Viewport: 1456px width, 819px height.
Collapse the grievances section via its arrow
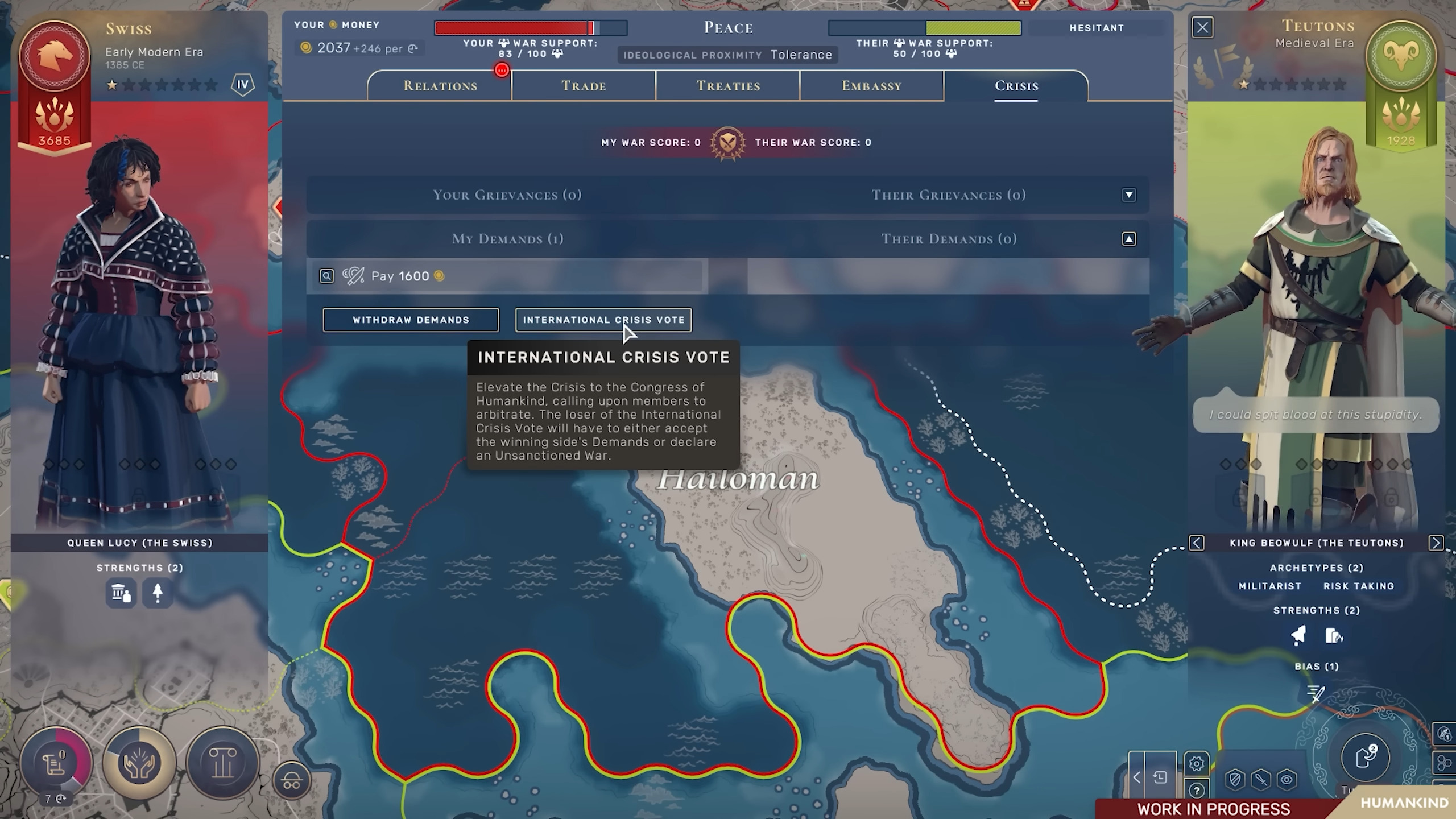point(1129,195)
